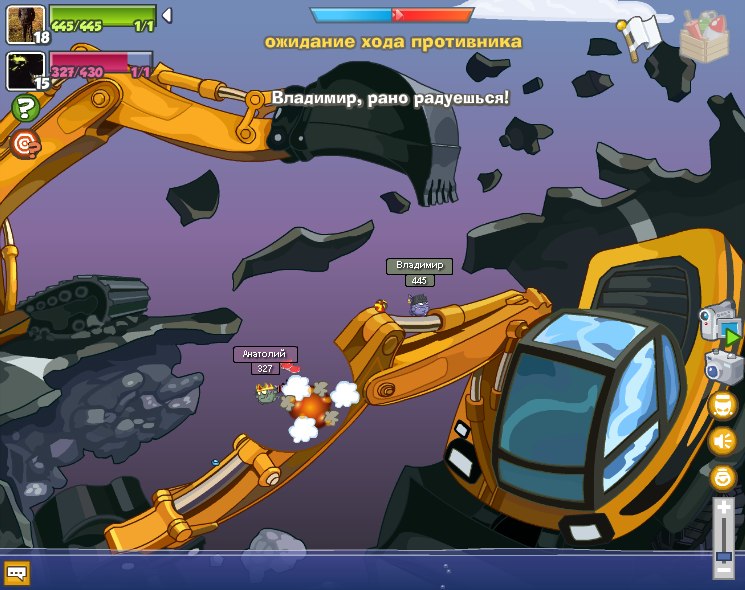745x590 pixels.
Task: Select the level 15 opponent avatar
Action: [24, 70]
